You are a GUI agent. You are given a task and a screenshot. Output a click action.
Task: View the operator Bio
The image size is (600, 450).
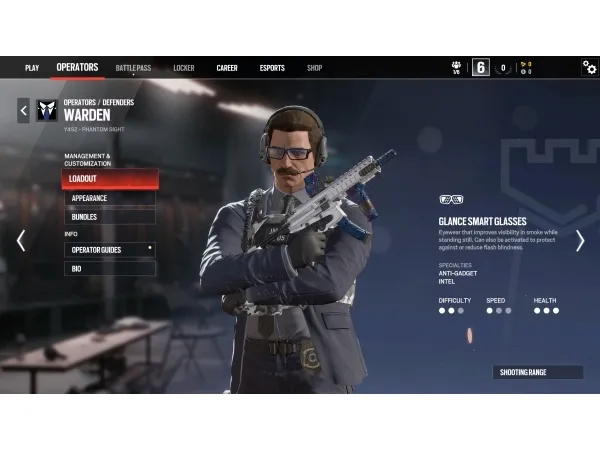point(110,268)
